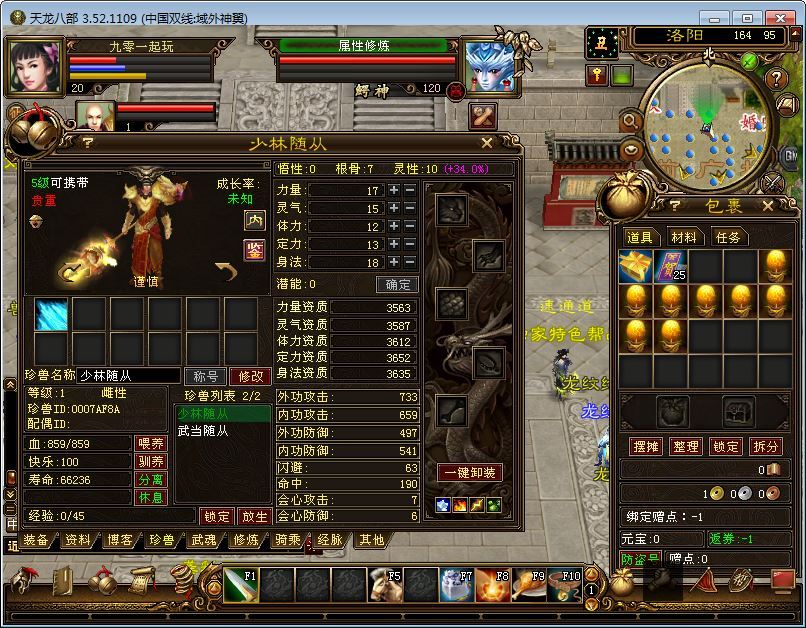
Task: Click the 喂养 feed button
Action: 150,443
